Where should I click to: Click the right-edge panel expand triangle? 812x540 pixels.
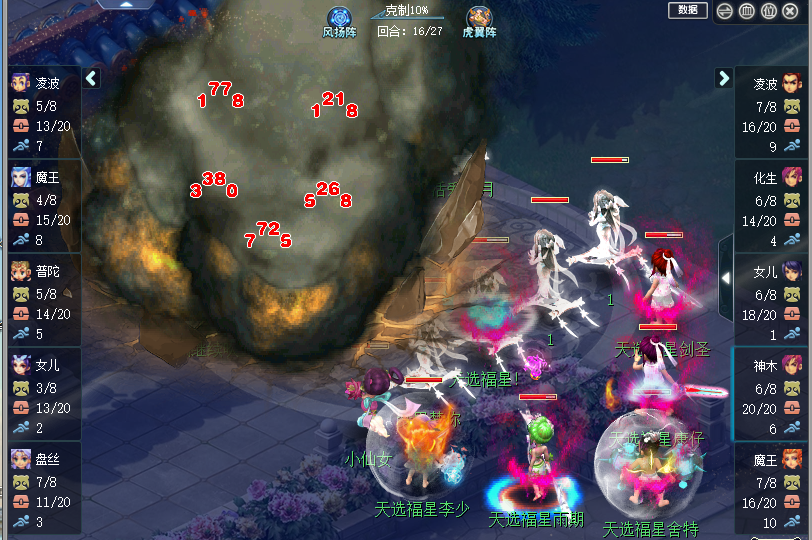pos(725,278)
